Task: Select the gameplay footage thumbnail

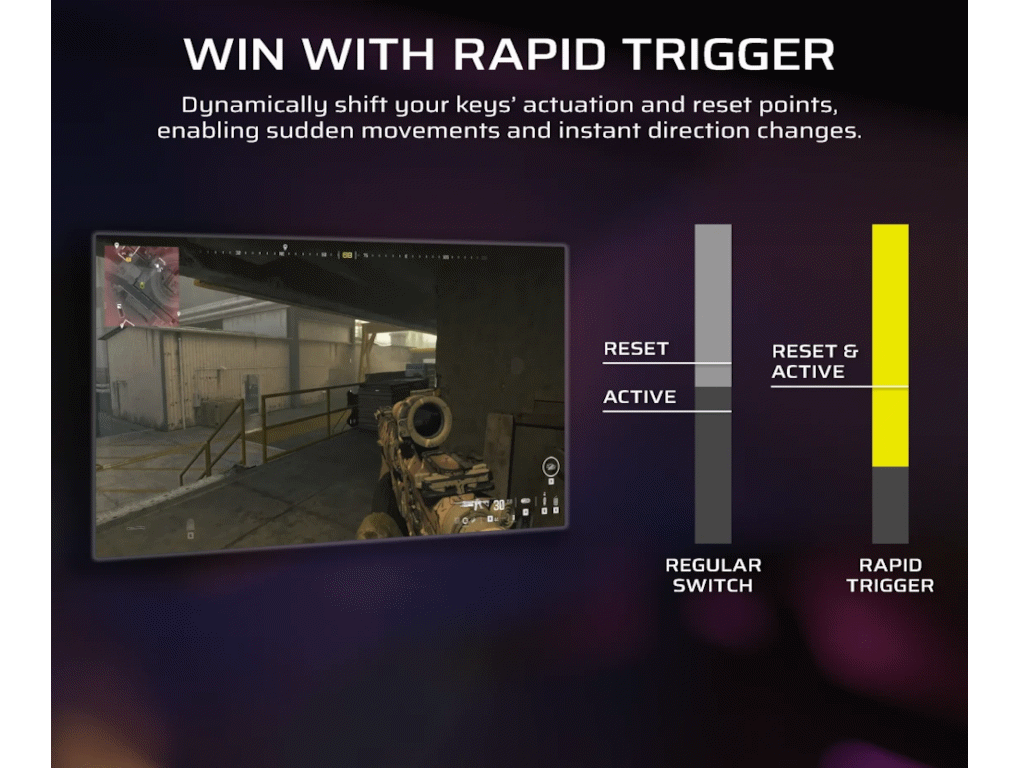Action: coord(330,396)
